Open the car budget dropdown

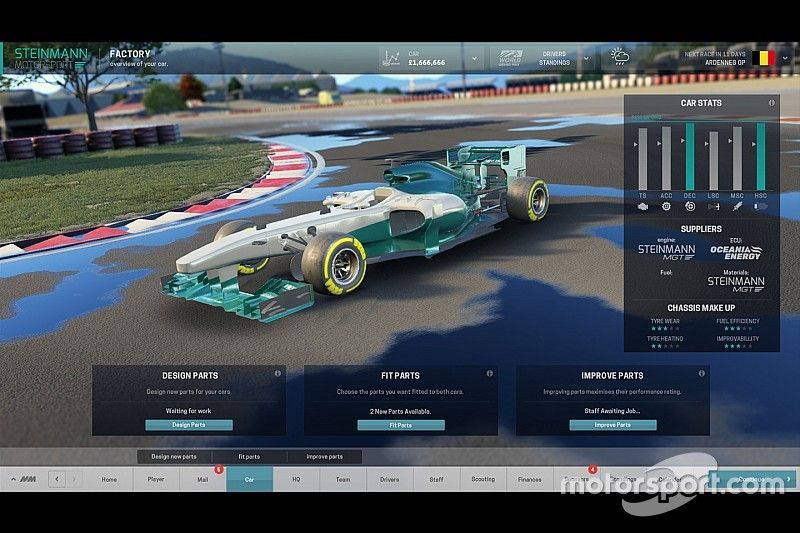tap(473, 60)
